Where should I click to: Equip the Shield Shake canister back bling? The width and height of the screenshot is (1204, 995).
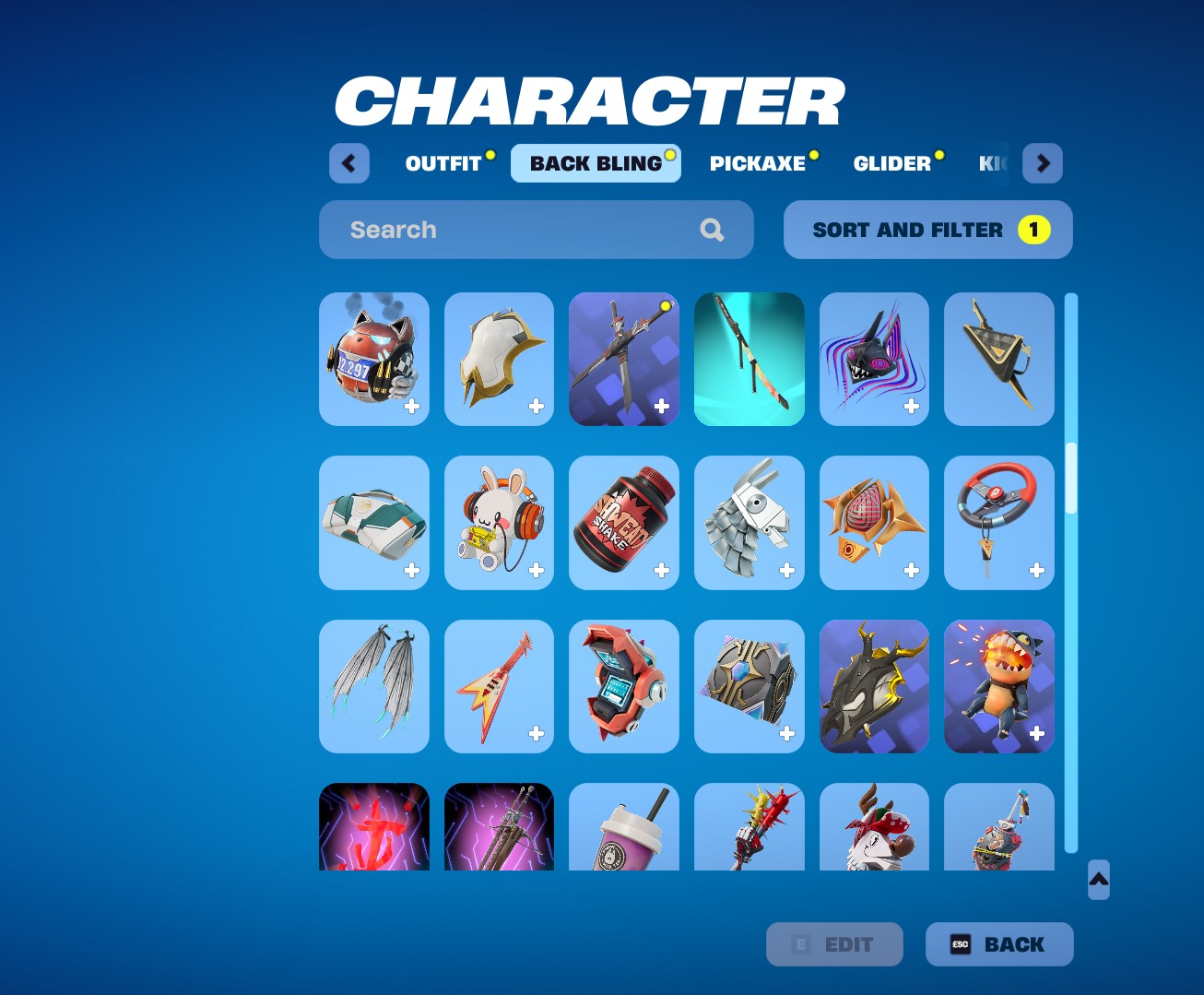(x=624, y=523)
